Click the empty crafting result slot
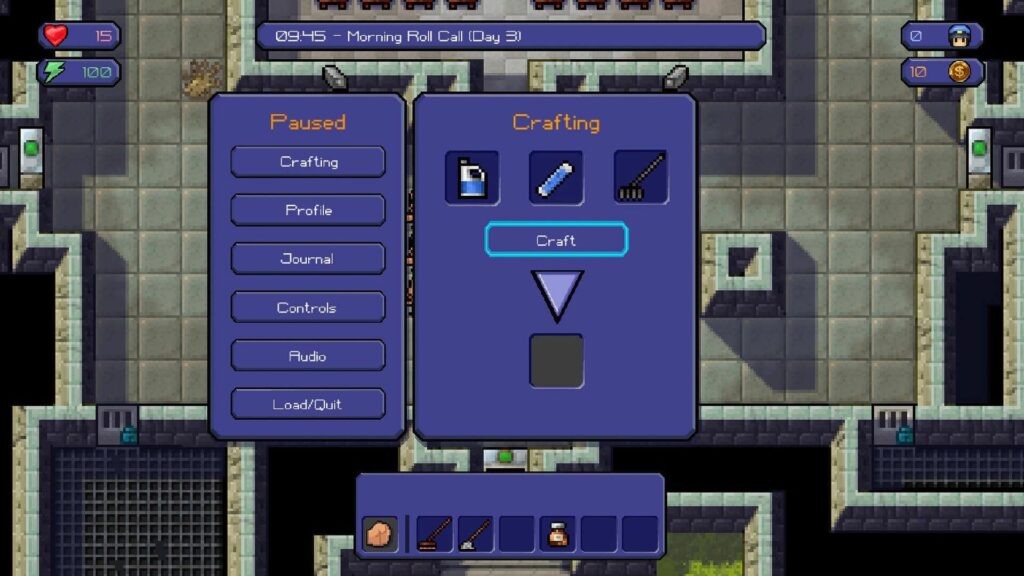The width and height of the screenshot is (1024, 576). coord(556,361)
